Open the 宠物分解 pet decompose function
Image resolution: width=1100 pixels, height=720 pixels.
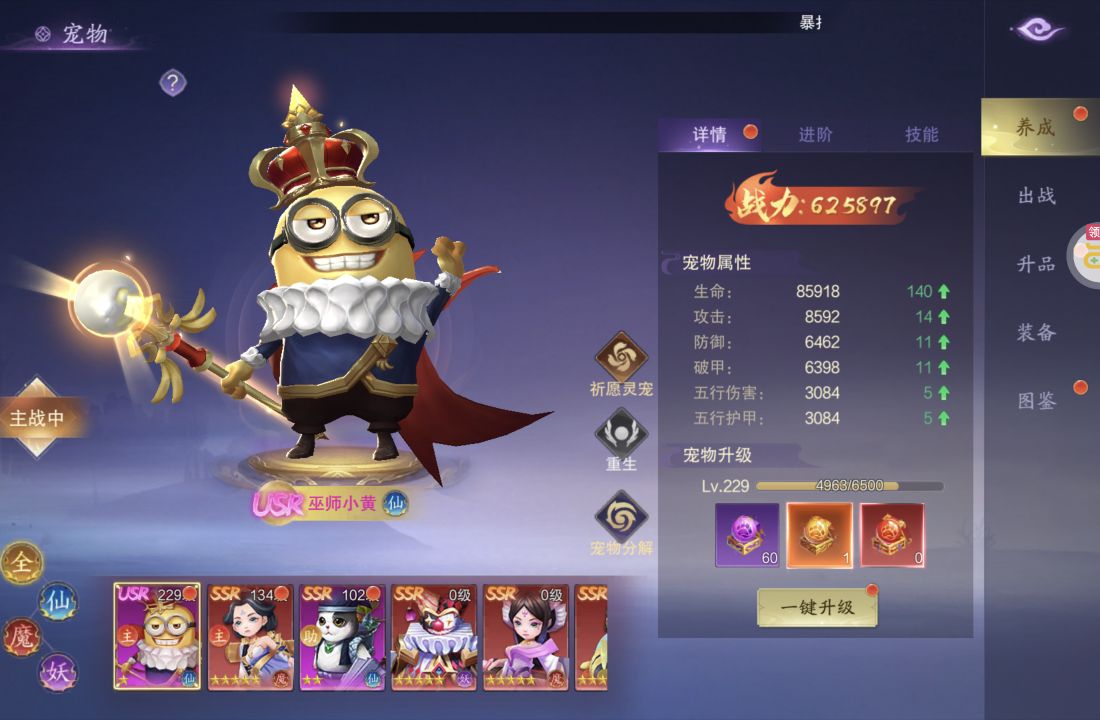(621, 520)
